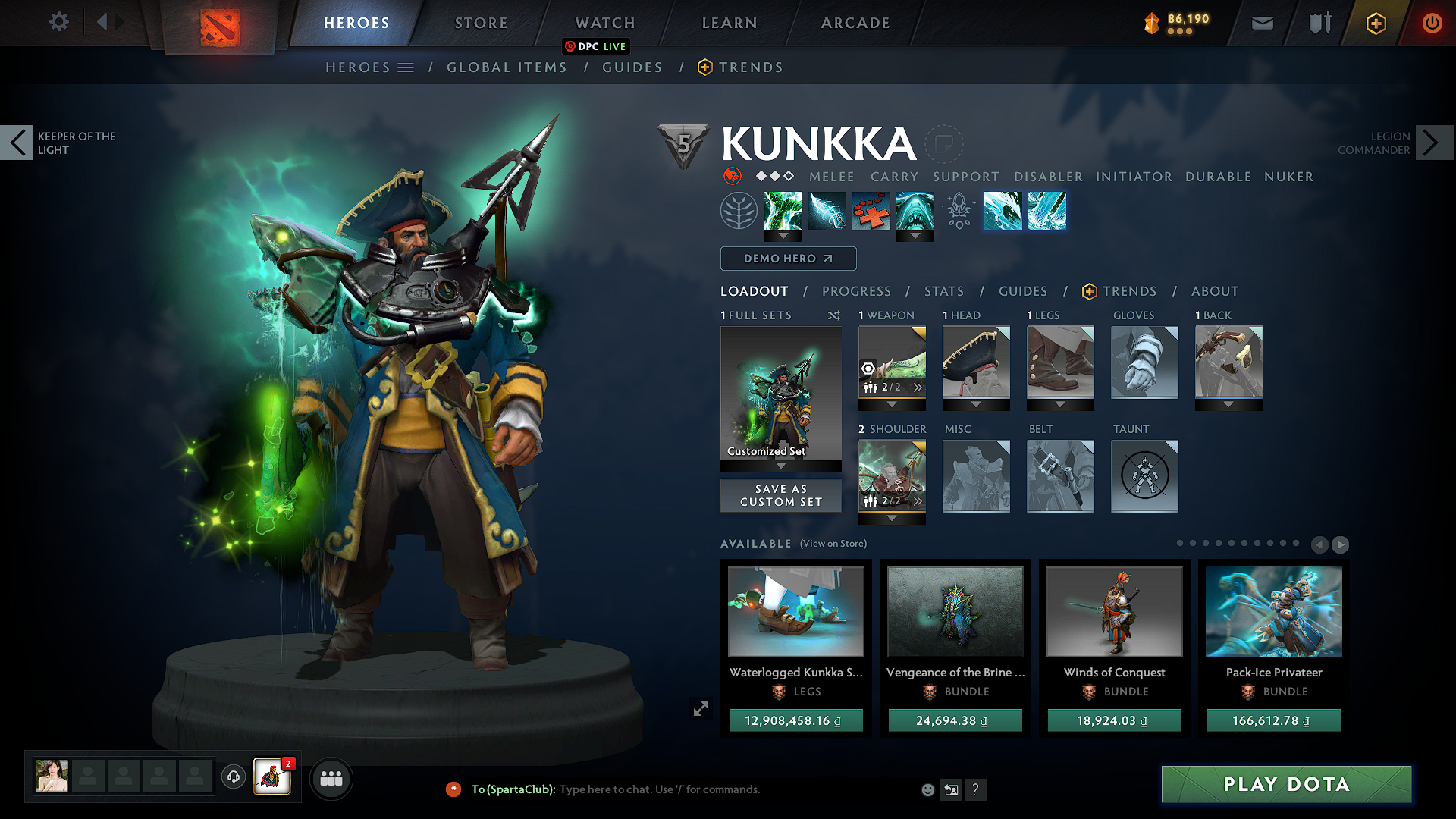Click the X Marks the Spot ability icon

coord(871,211)
